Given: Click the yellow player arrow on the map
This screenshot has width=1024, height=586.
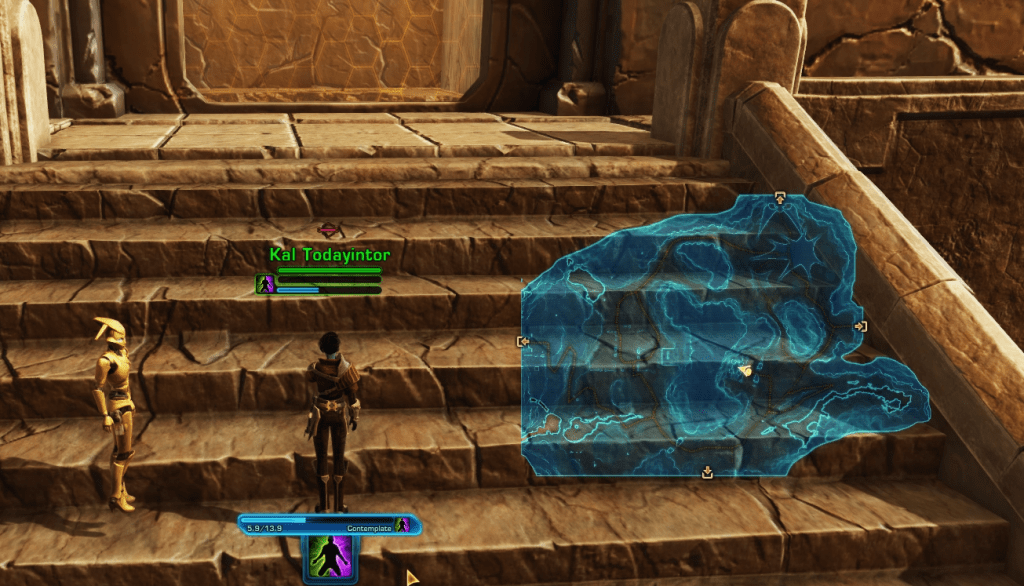Looking at the screenshot, I should click(744, 371).
